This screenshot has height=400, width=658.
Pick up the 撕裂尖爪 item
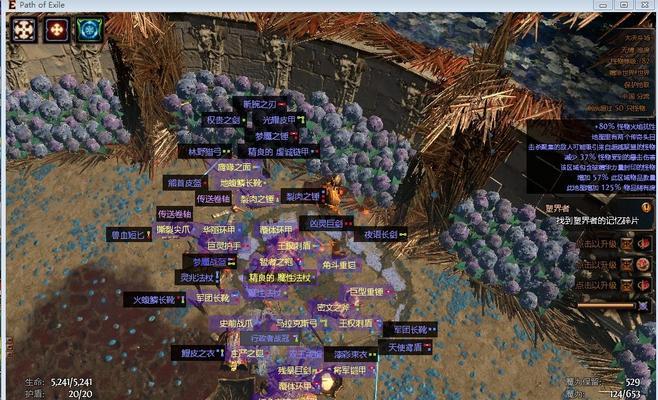tap(174, 229)
